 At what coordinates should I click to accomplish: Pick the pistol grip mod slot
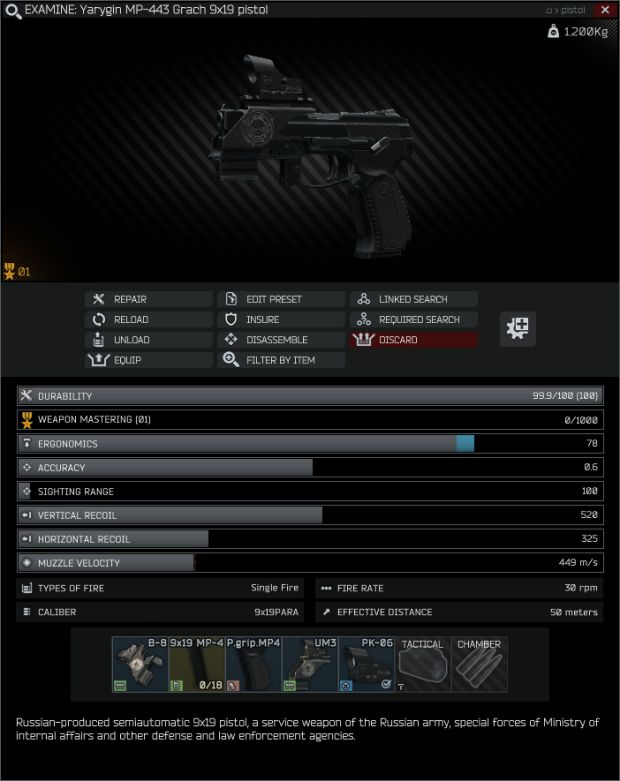(253, 664)
